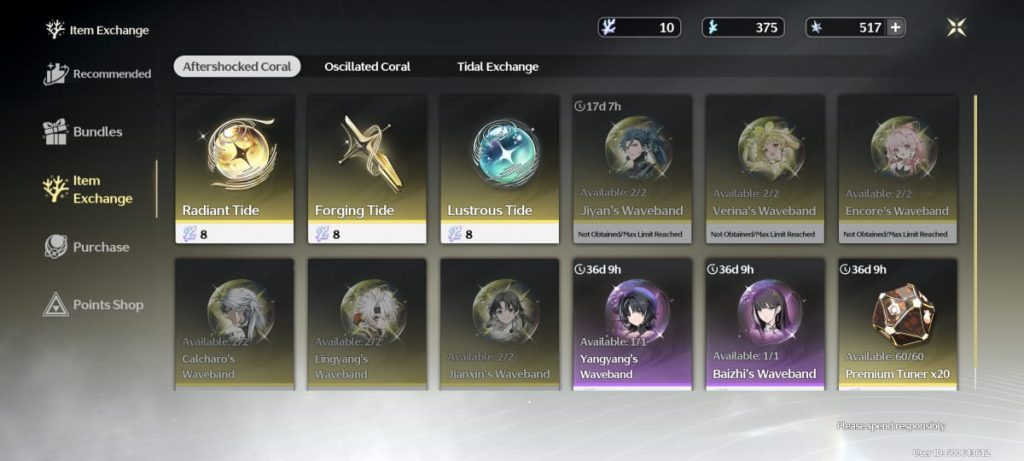The height and width of the screenshot is (461, 1024).
Task: Select the Premium Tuner x20 item
Action: (897, 323)
